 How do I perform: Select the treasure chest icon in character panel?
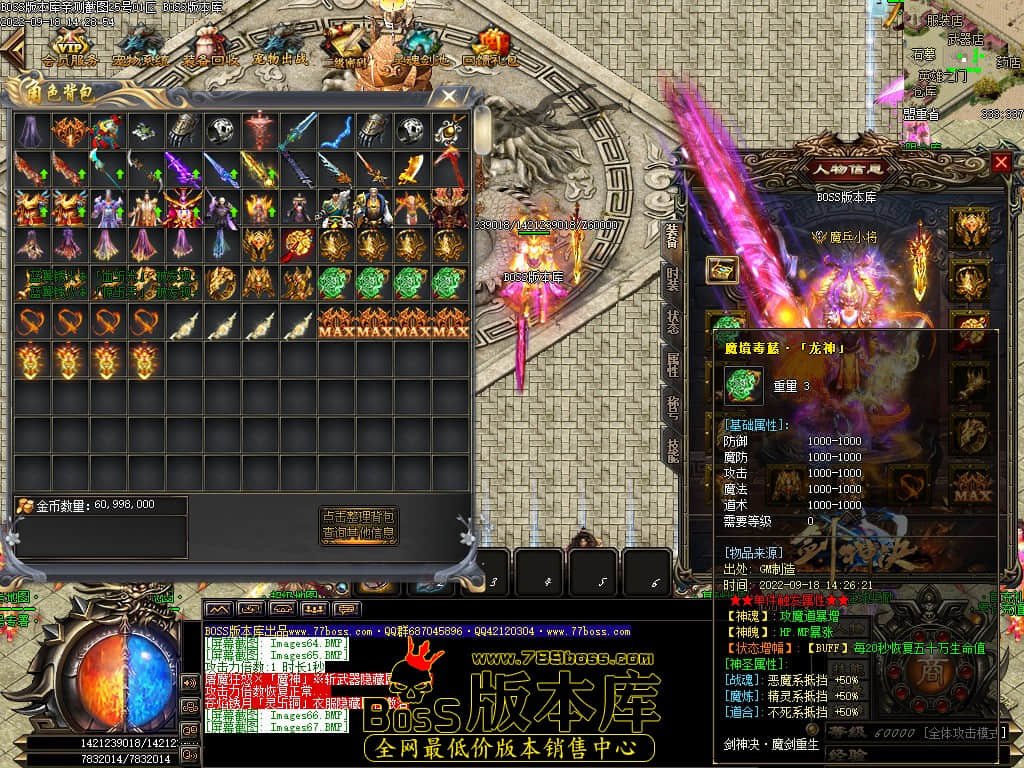722,269
